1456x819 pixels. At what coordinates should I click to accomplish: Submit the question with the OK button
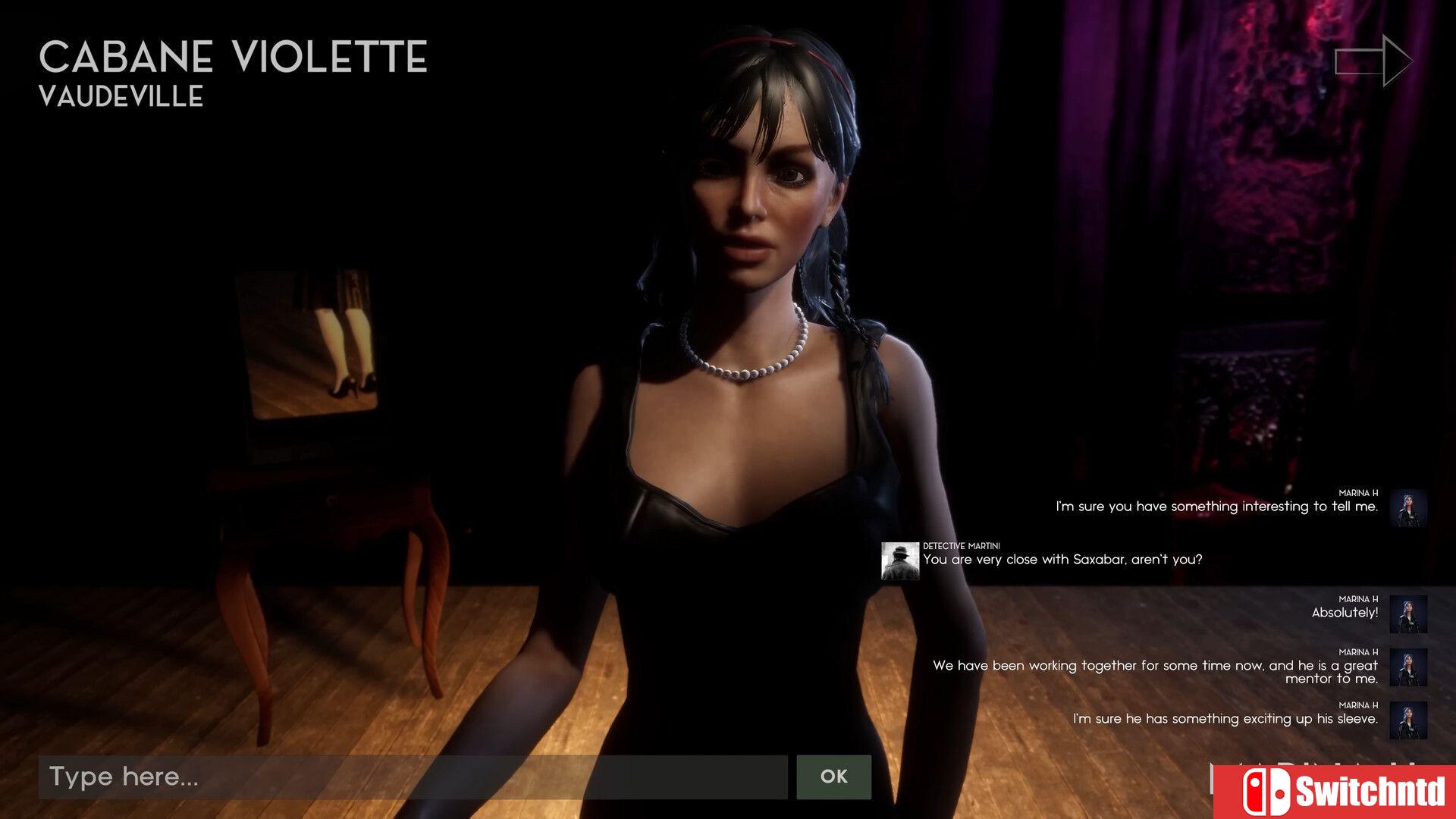(833, 777)
